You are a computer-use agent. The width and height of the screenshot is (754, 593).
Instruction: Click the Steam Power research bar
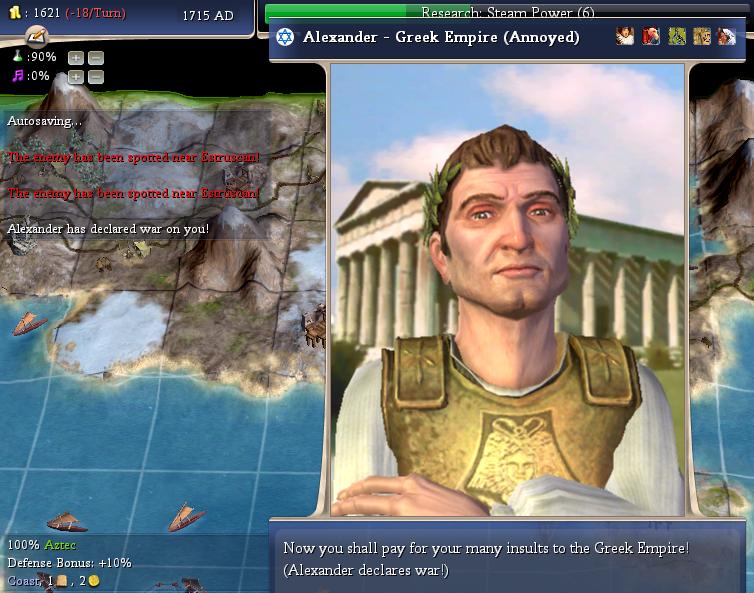coord(508,13)
